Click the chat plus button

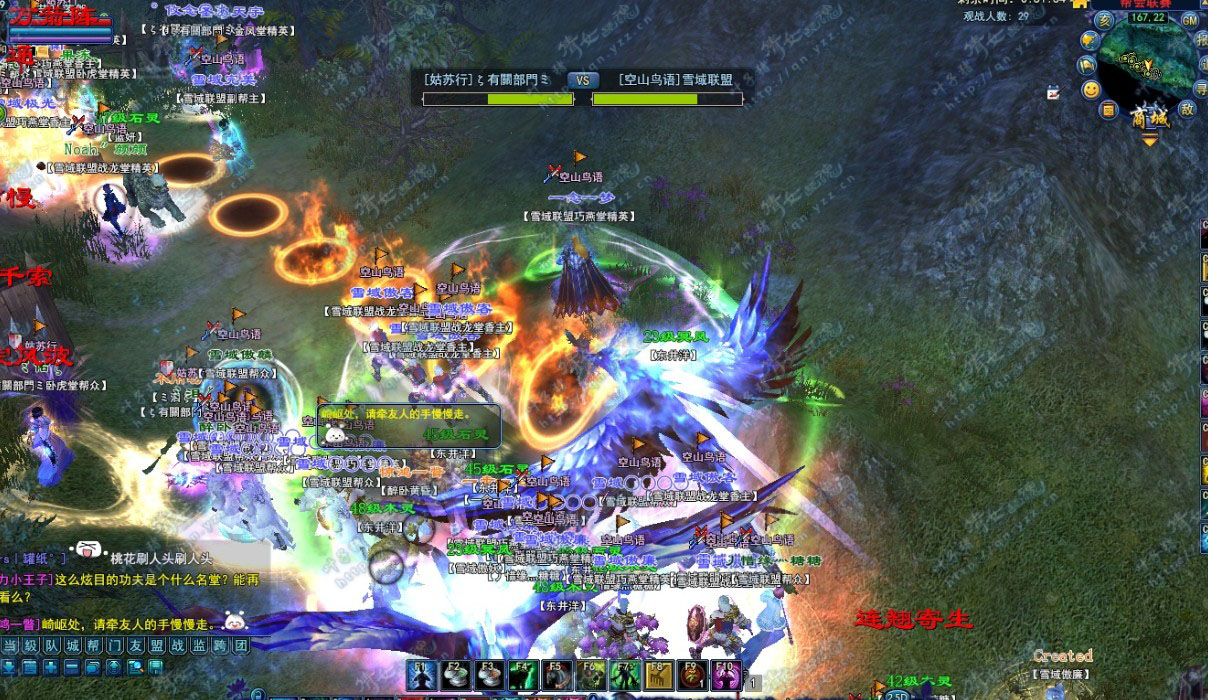50,667
